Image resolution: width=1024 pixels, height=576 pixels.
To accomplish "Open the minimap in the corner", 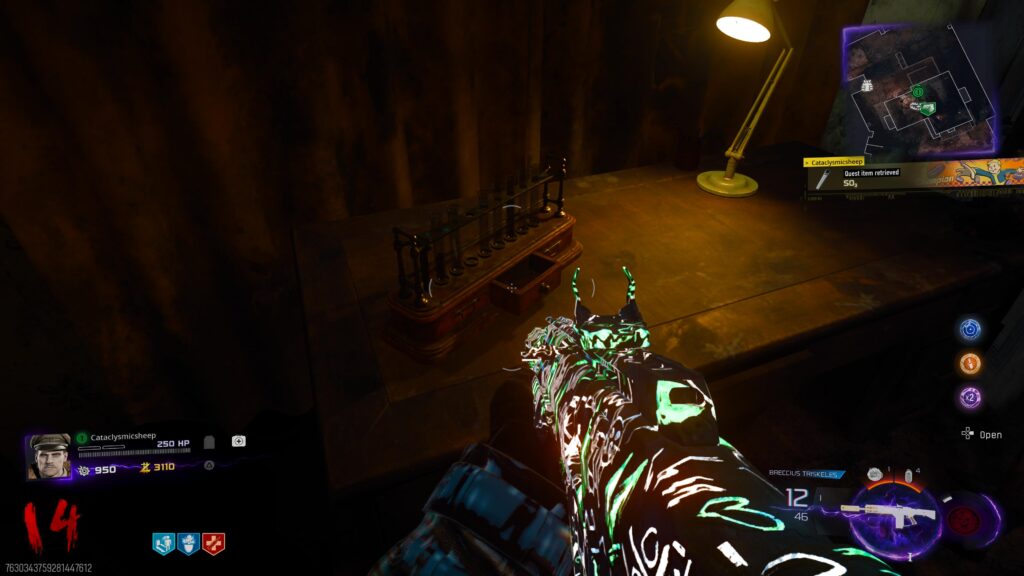I will pyautogui.click(x=920, y=88).
